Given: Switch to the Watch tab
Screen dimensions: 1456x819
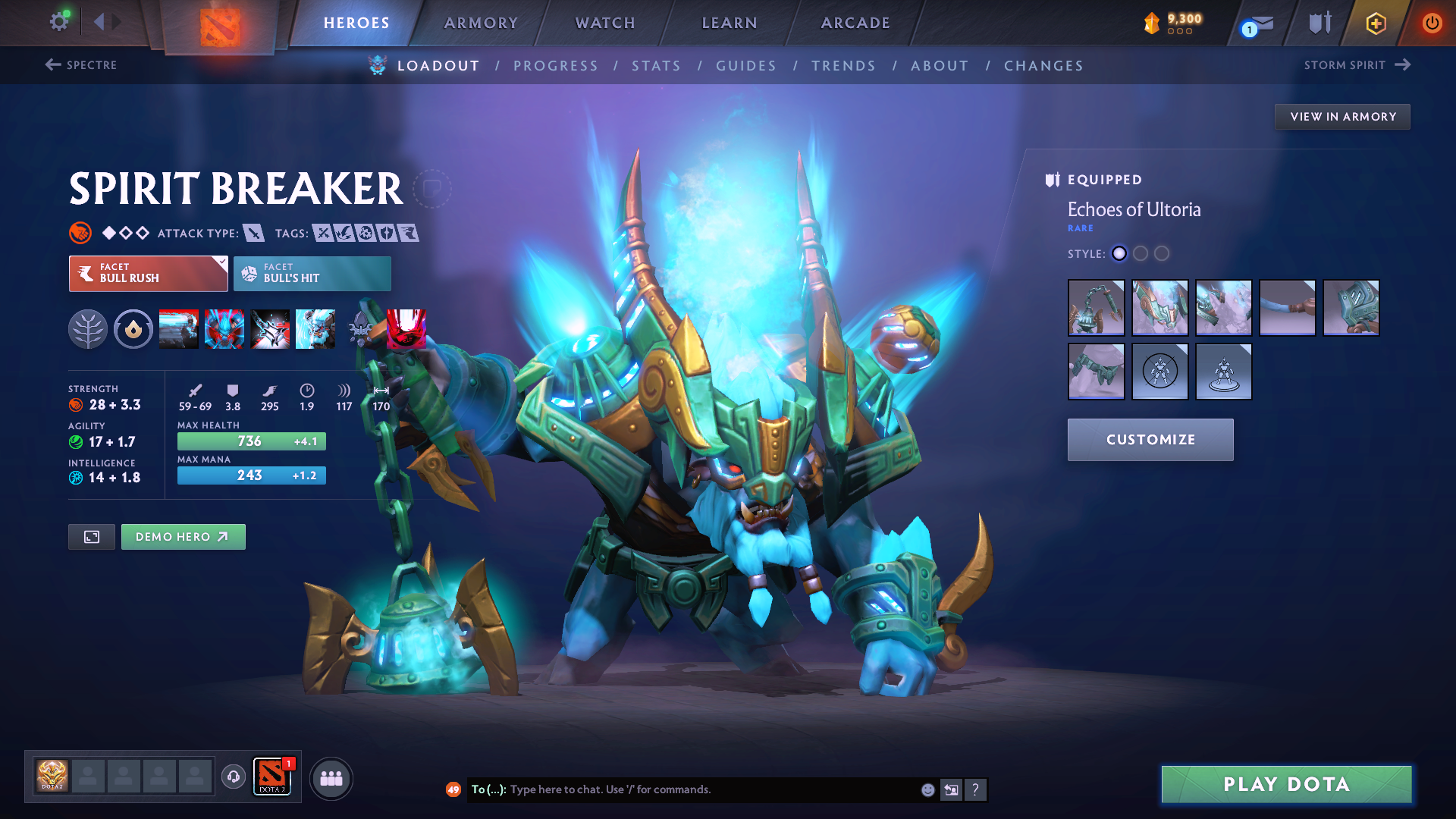Looking at the screenshot, I should point(605,23).
